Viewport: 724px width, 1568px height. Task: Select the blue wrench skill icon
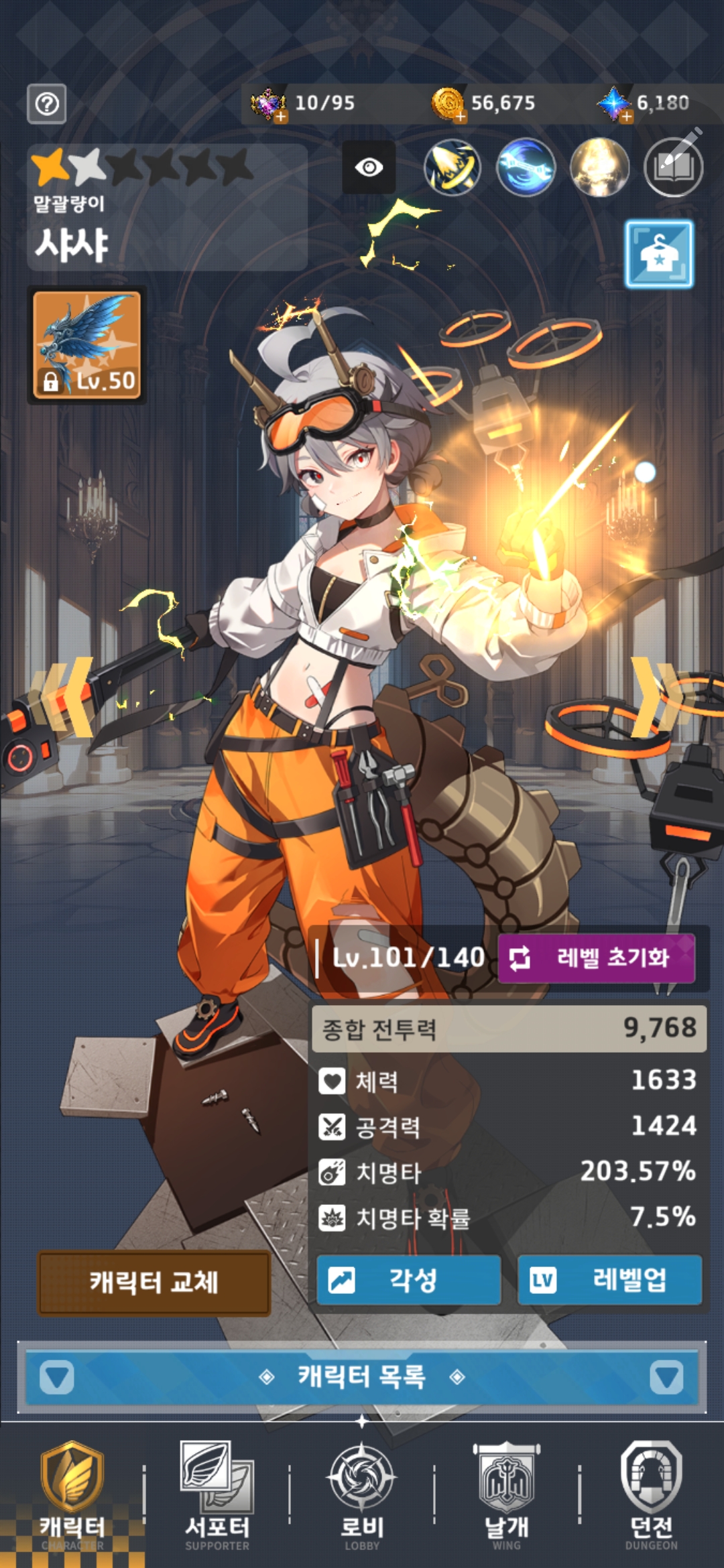[526, 167]
